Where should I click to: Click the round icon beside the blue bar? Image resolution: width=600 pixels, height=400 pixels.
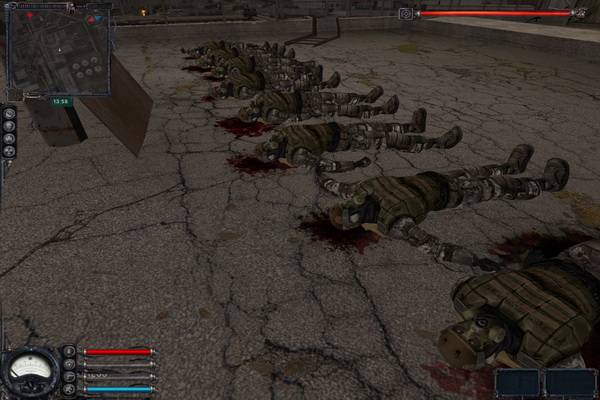69,388
